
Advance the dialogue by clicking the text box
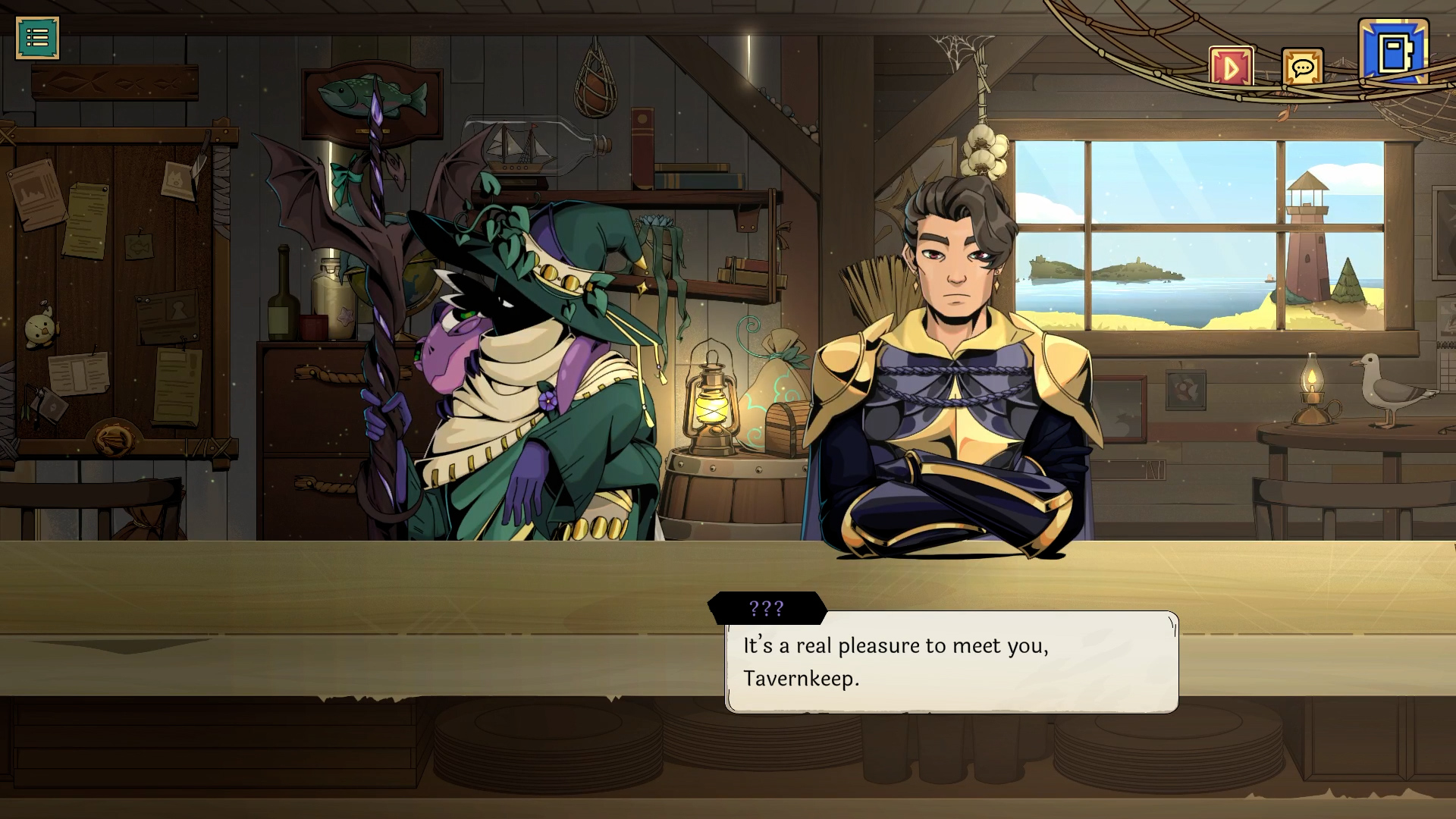(952, 664)
